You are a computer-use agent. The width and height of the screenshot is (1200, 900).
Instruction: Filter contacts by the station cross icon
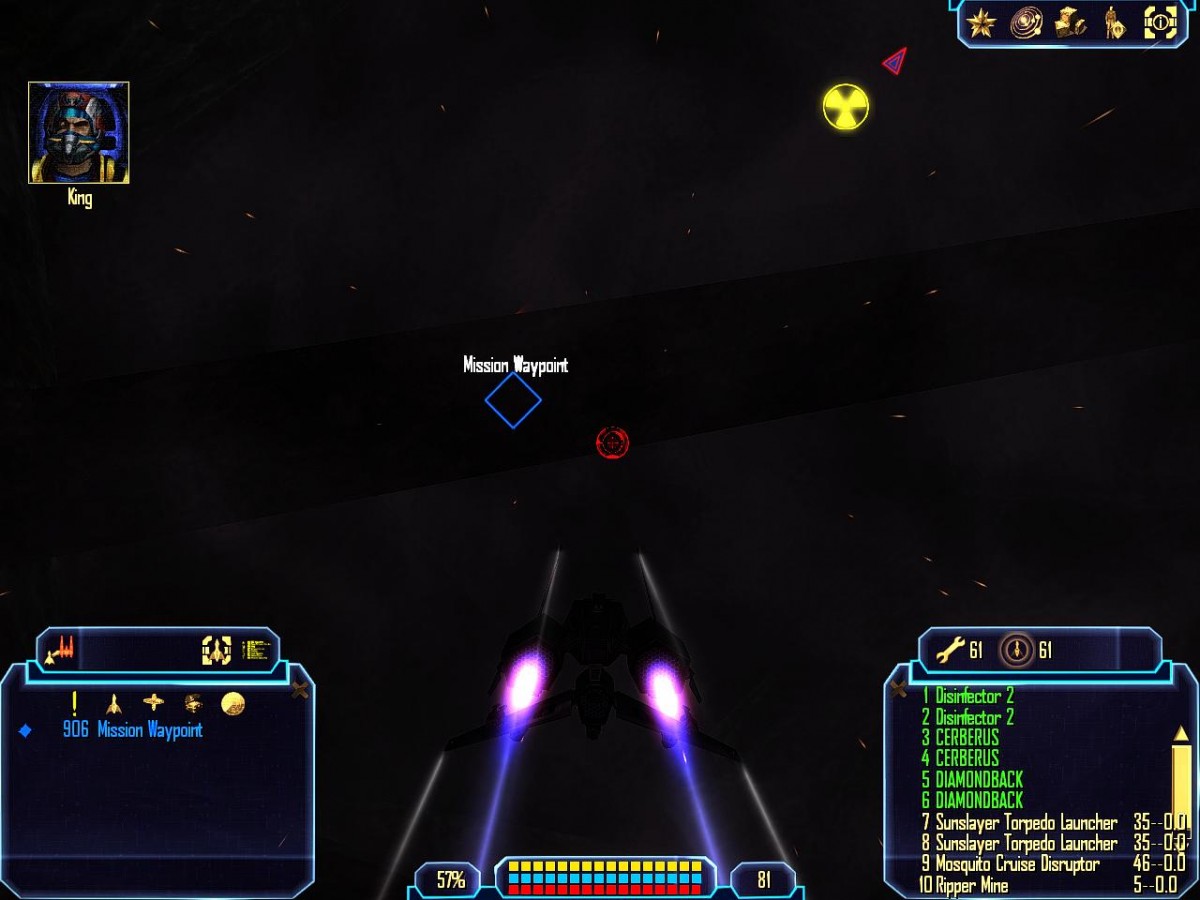[x=153, y=703]
